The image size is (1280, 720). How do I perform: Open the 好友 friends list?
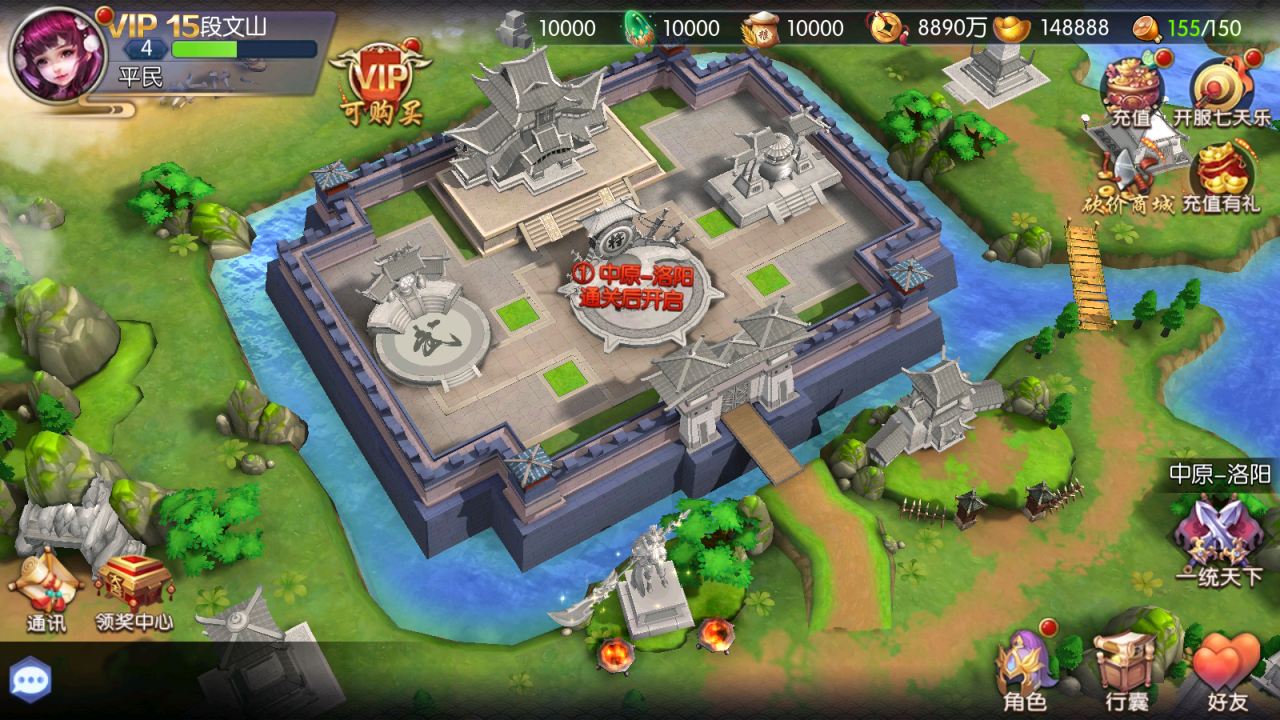click(1226, 672)
